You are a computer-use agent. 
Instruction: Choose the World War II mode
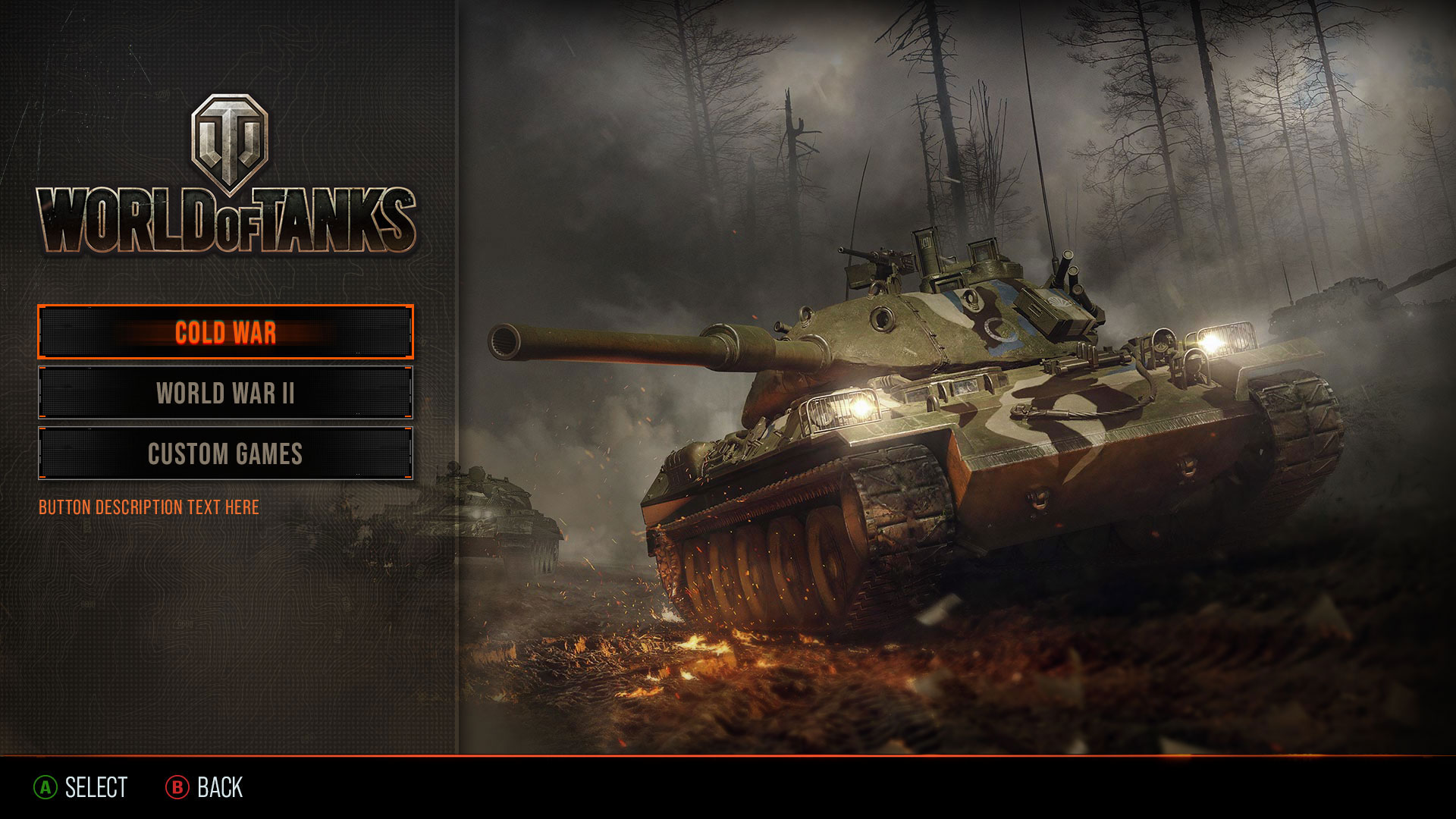[x=225, y=393]
